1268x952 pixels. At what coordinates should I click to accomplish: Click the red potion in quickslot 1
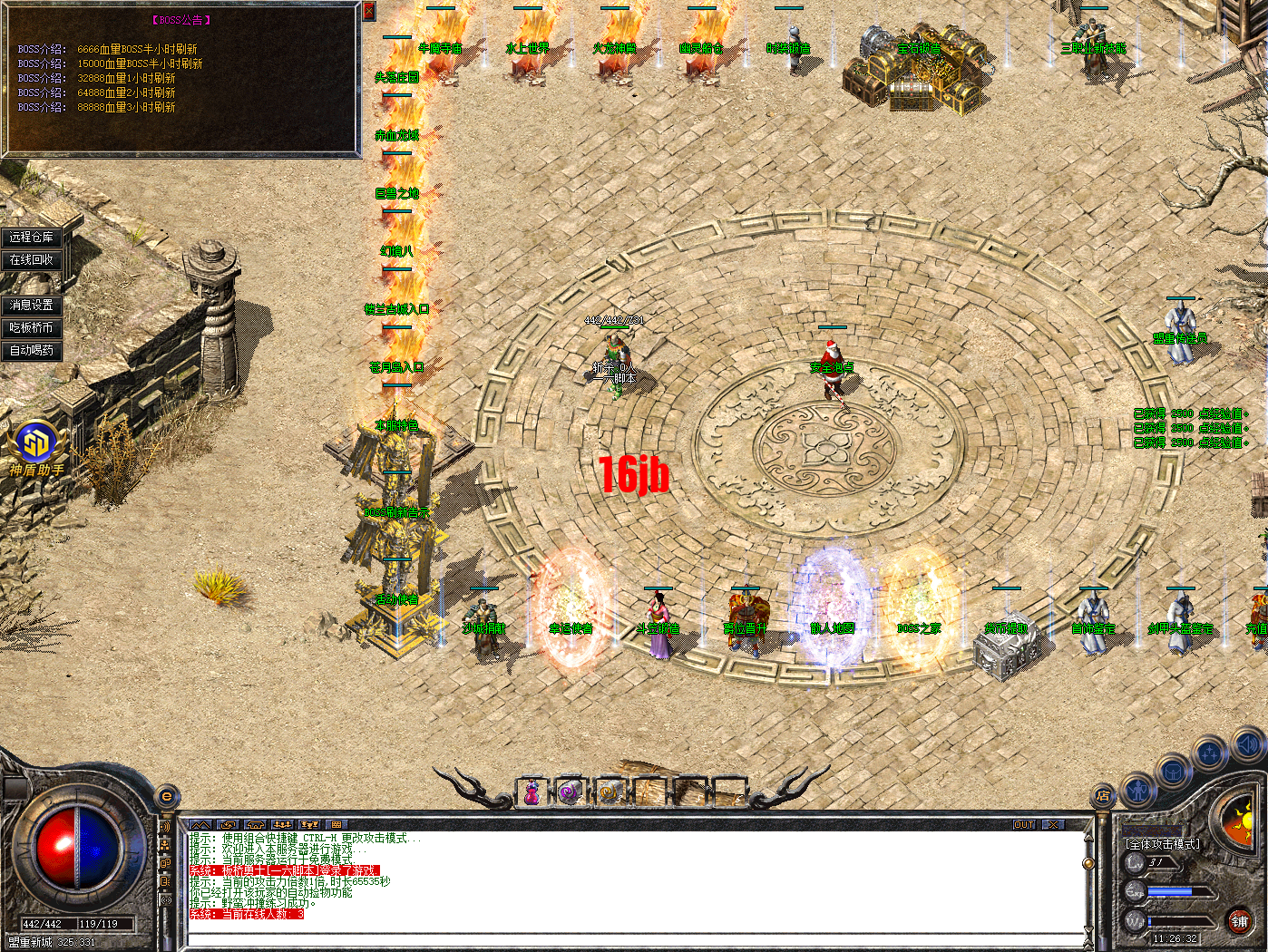pyautogui.click(x=532, y=792)
